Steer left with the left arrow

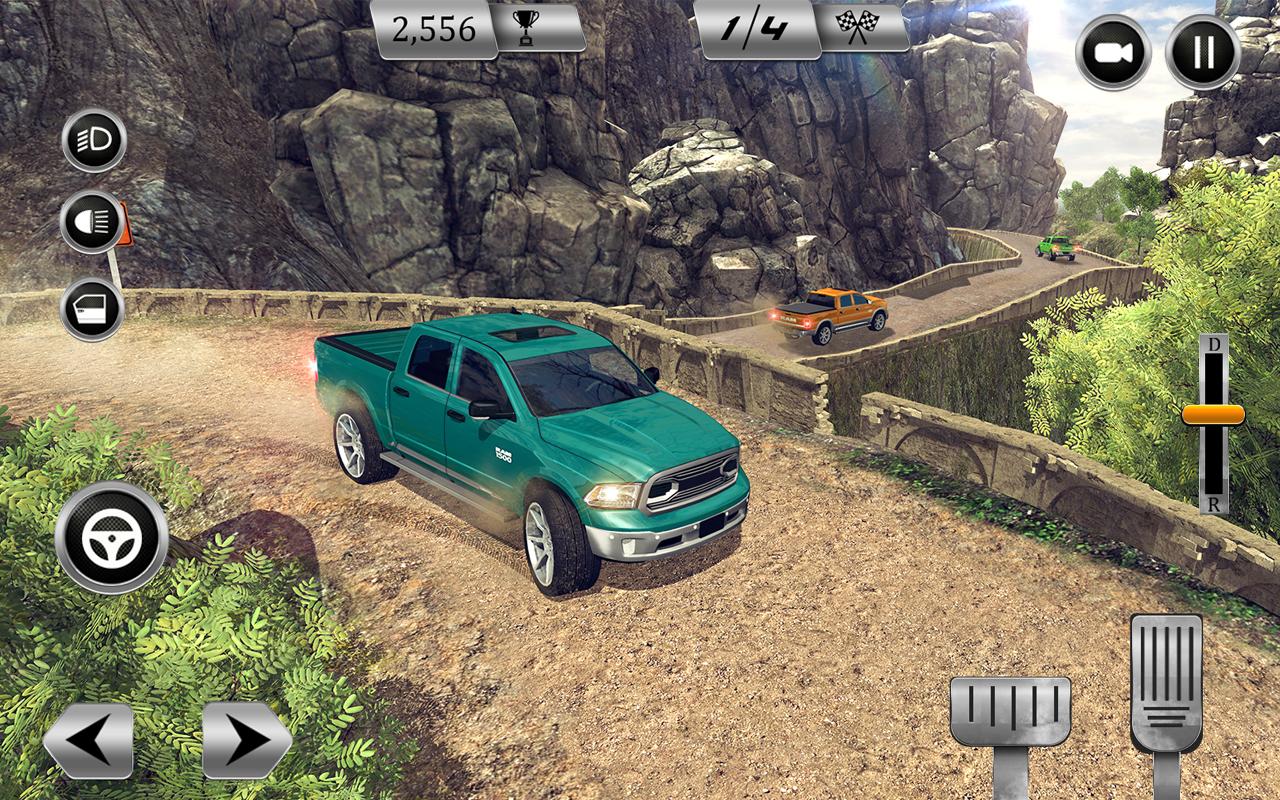coord(88,740)
